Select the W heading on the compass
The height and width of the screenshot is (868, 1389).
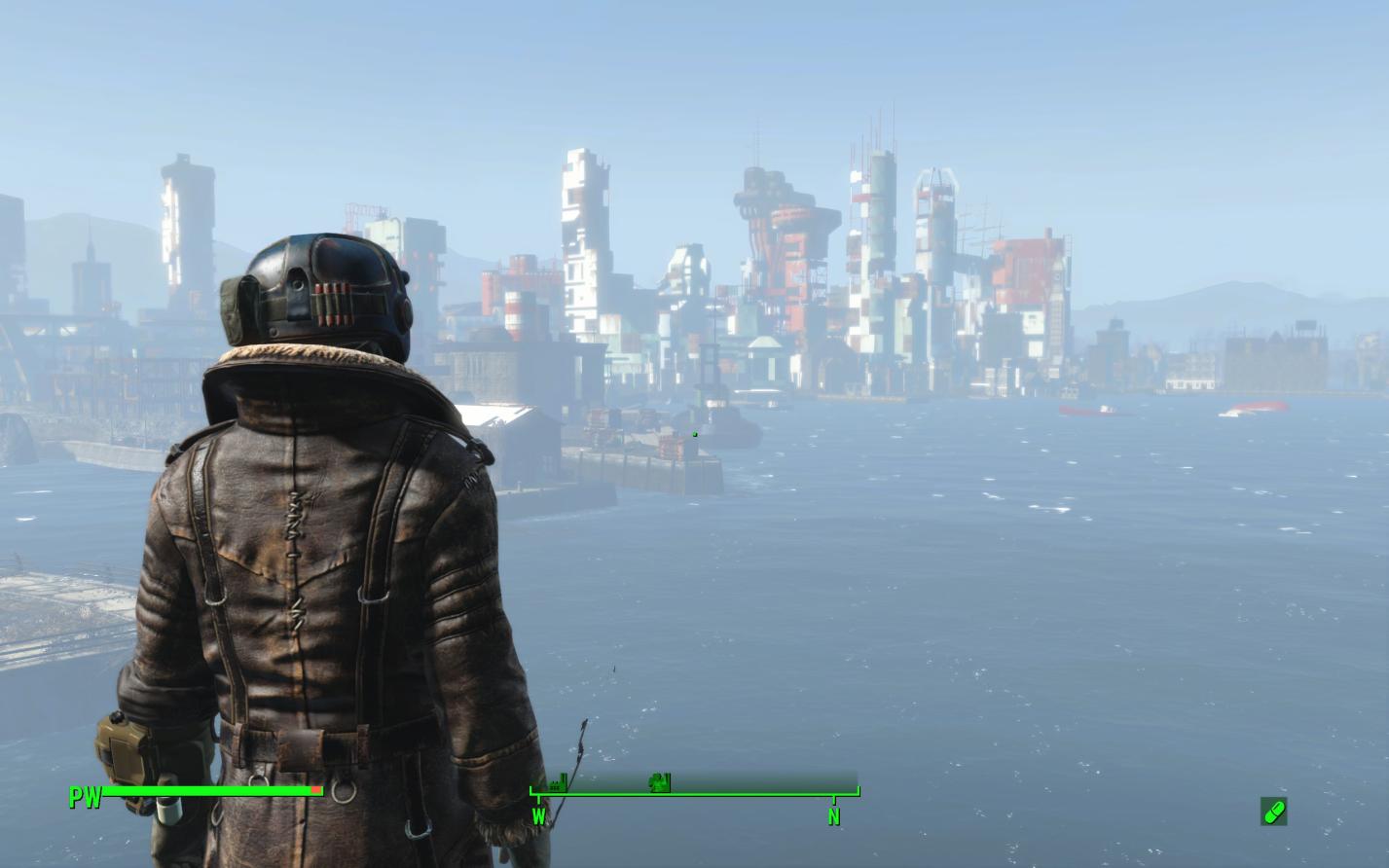(538, 817)
